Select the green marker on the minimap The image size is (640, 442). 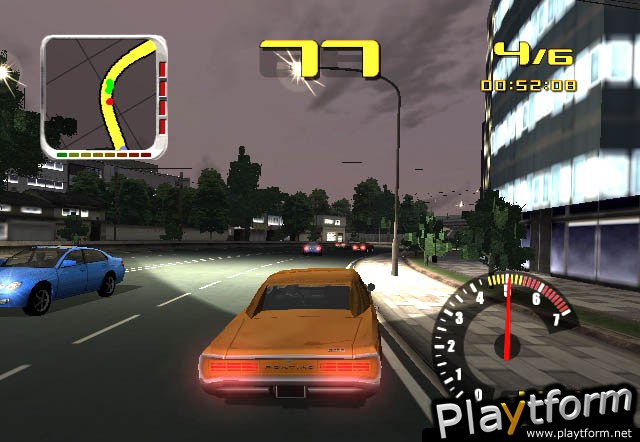pyautogui.click(x=109, y=89)
